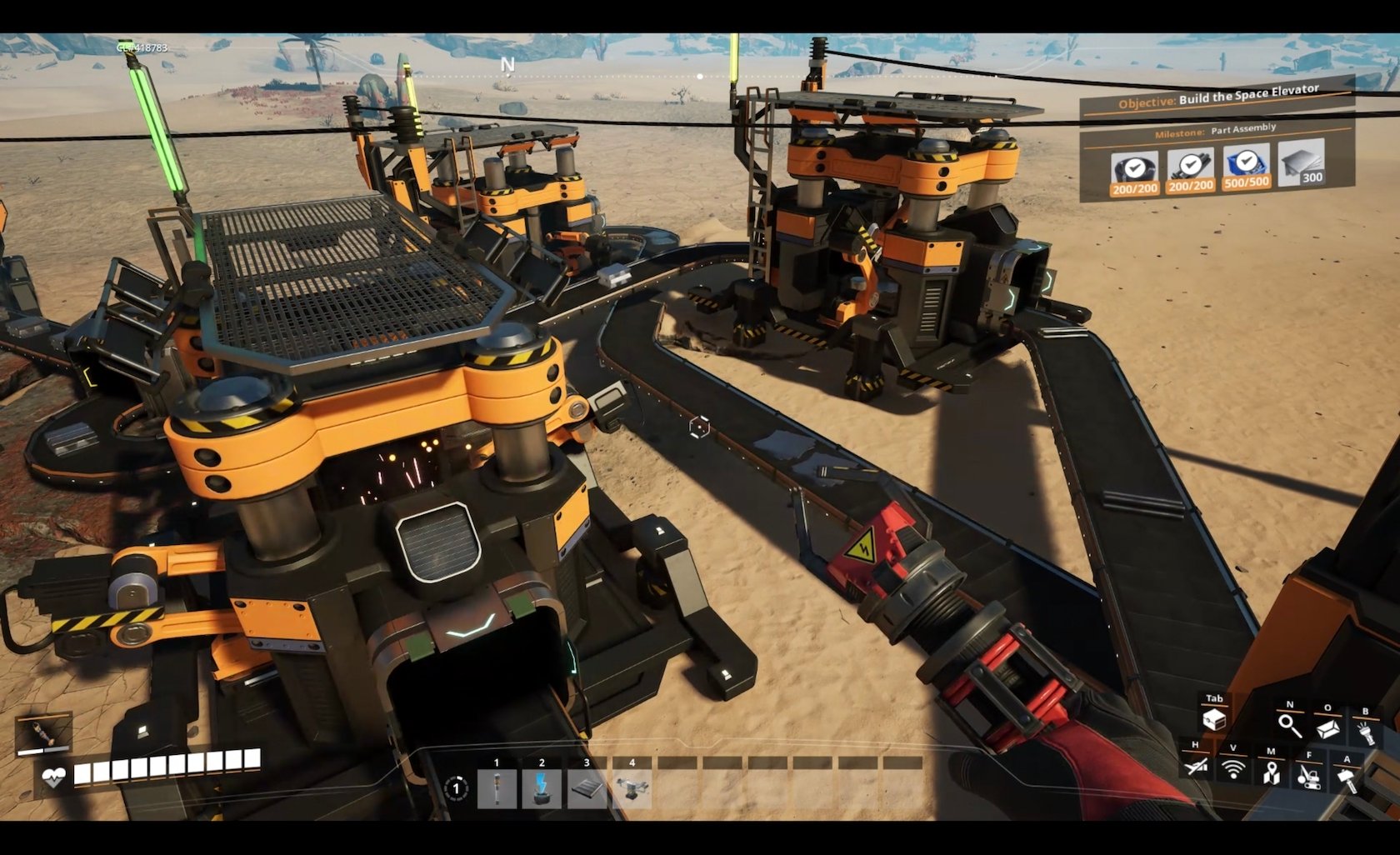Image resolution: width=1400 pixels, height=855 pixels.
Task: Open the inventory chest icon
Action: click(x=1214, y=719)
